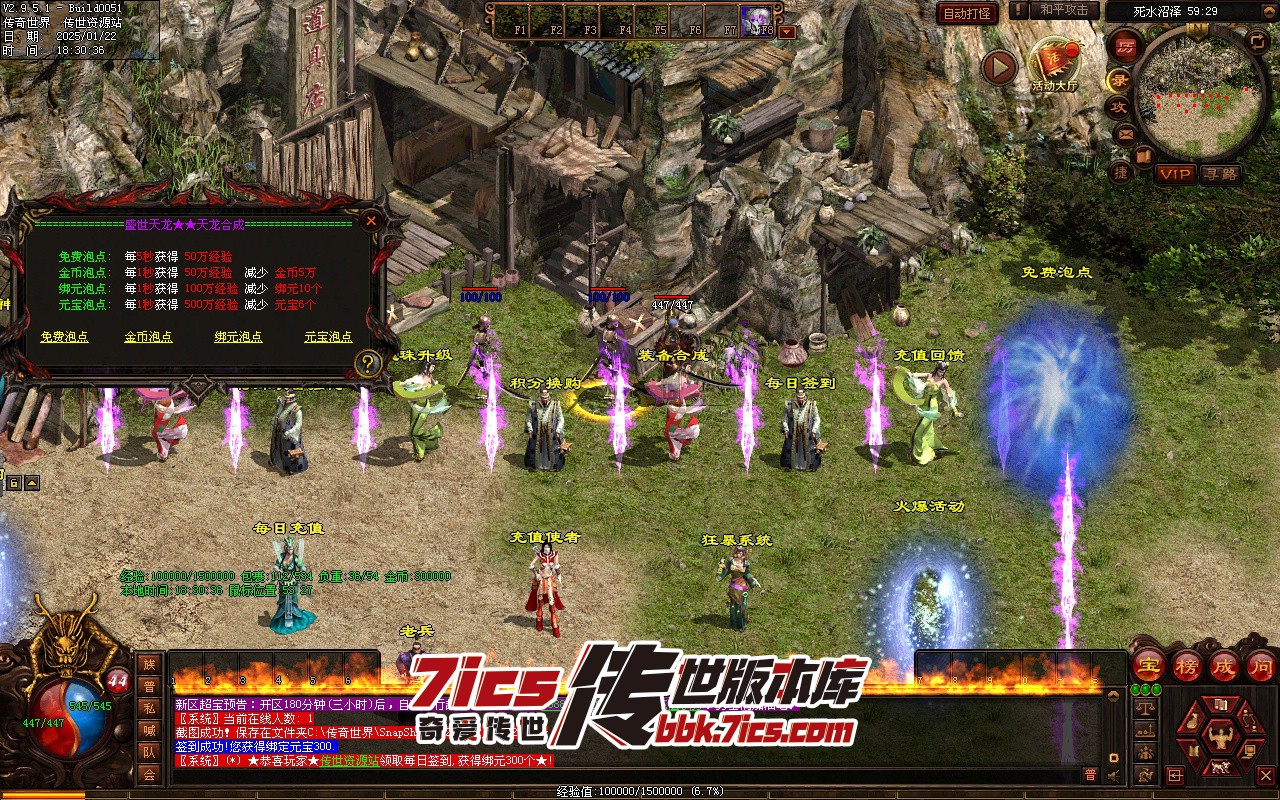1280x800 pixels.
Task: Switch chat to the 私 private channel
Action: [x=149, y=708]
